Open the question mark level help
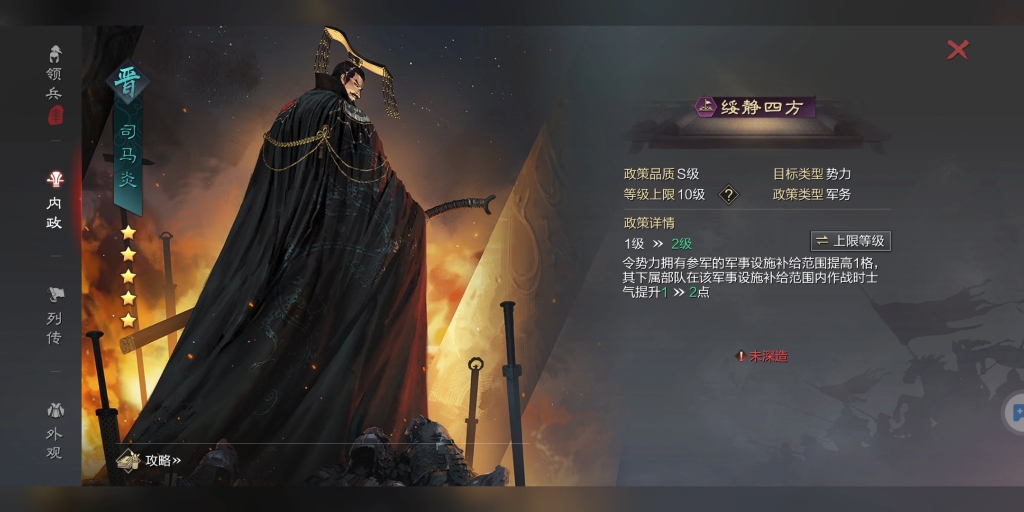The height and width of the screenshot is (512, 1024). 729,195
